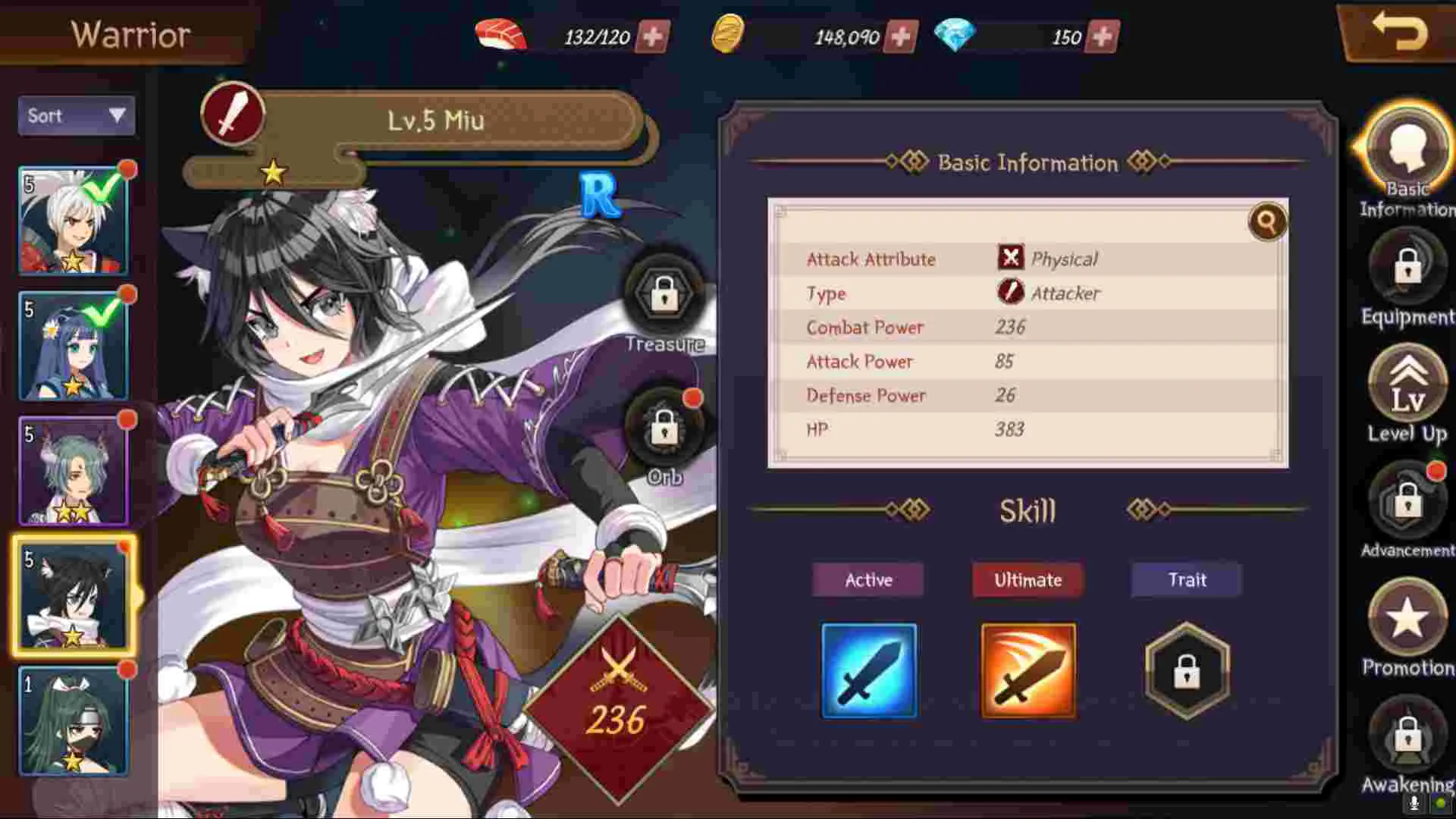Click the Active skill tab
1456x819 pixels.
(x=868, y=580)
